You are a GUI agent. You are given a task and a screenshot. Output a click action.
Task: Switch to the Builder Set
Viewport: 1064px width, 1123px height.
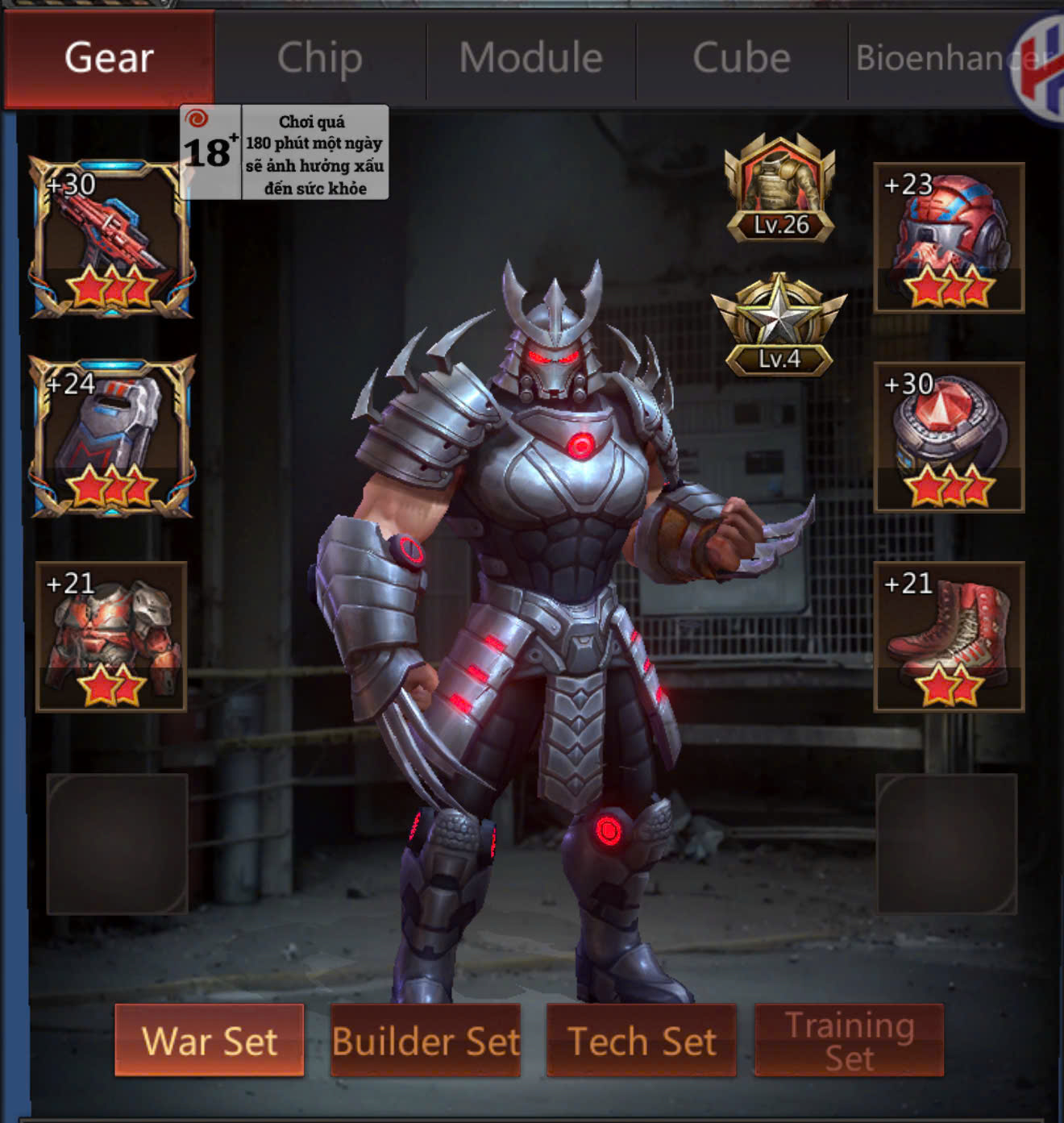426,1040
